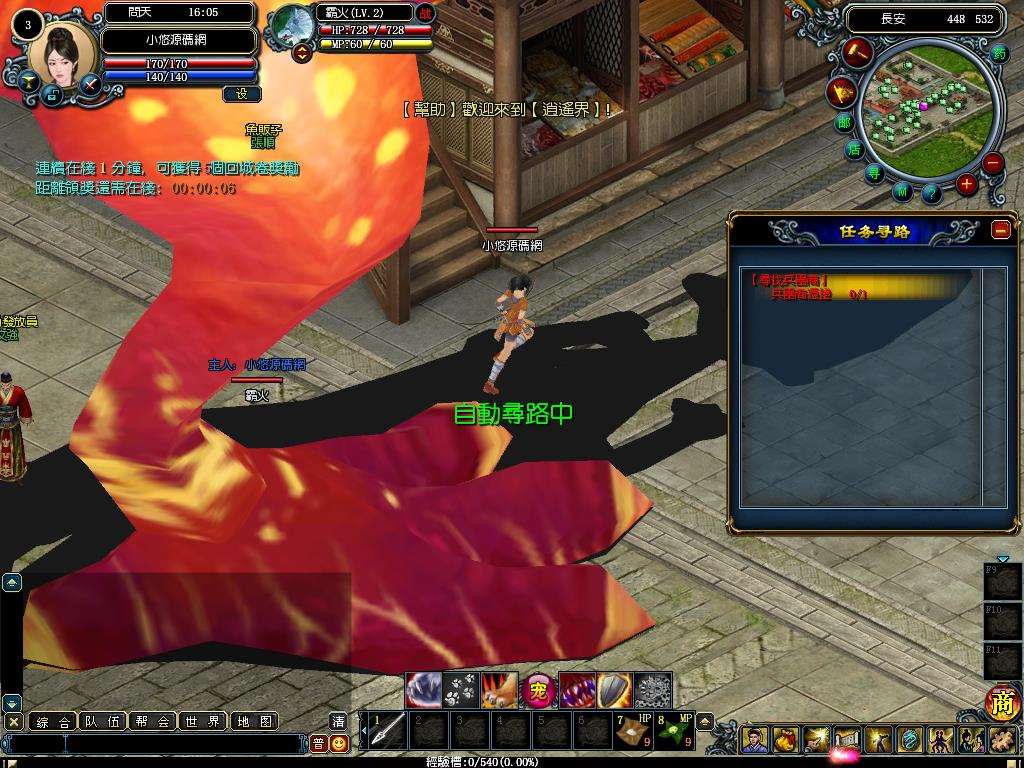Image resolution: width=1024 pixels, height=768 pixels.
Task: Open the smiley emoticon picker
Action: [339, 744]
